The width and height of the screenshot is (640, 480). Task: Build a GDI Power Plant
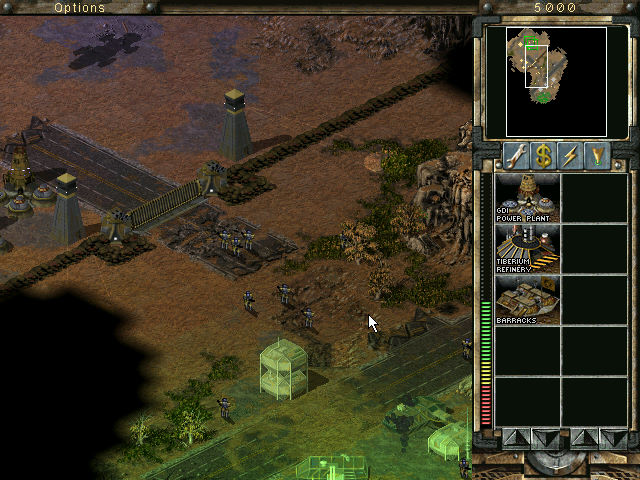(x=527, y=197)
